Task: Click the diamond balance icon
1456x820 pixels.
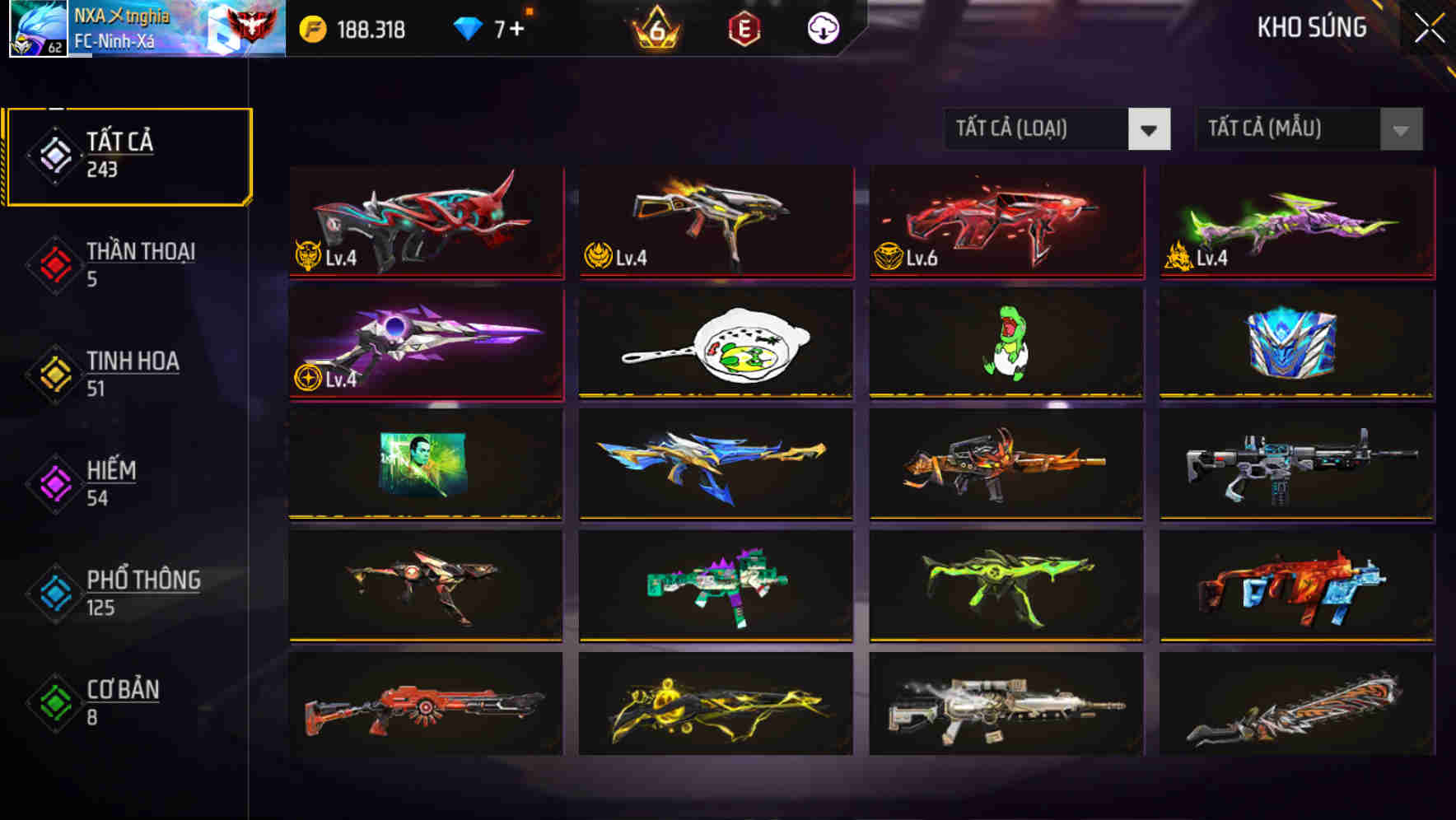Action: [x=469, y=28]
